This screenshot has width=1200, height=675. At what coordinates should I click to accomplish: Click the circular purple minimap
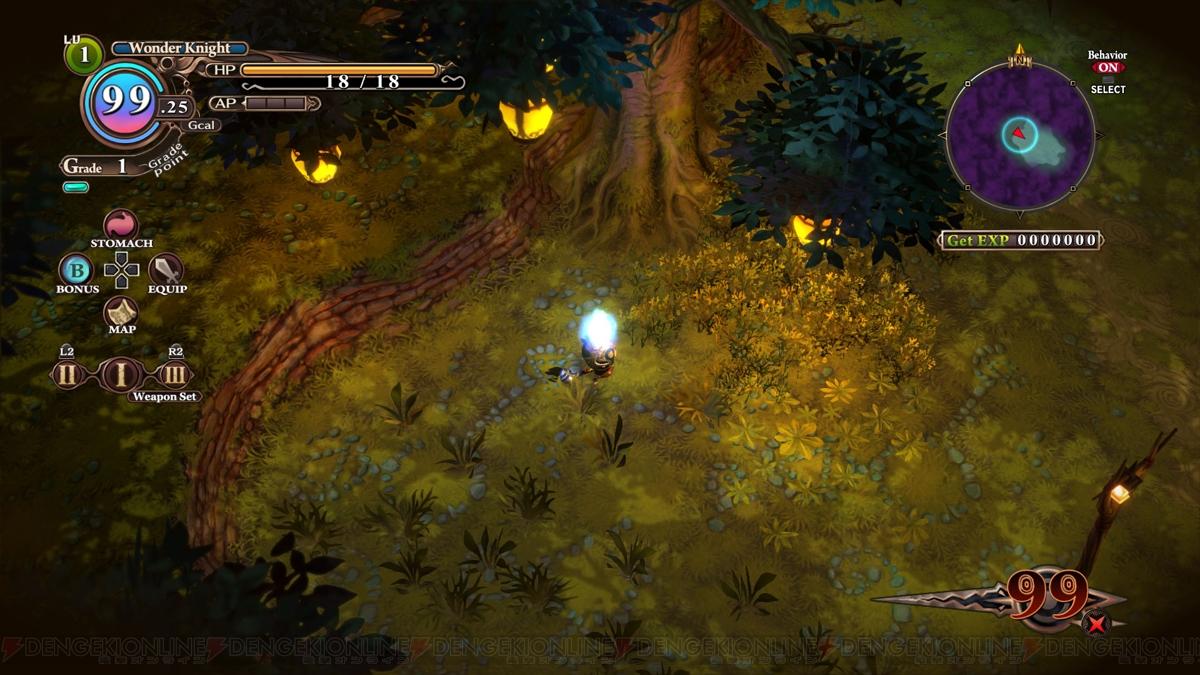pos(1020,136)
